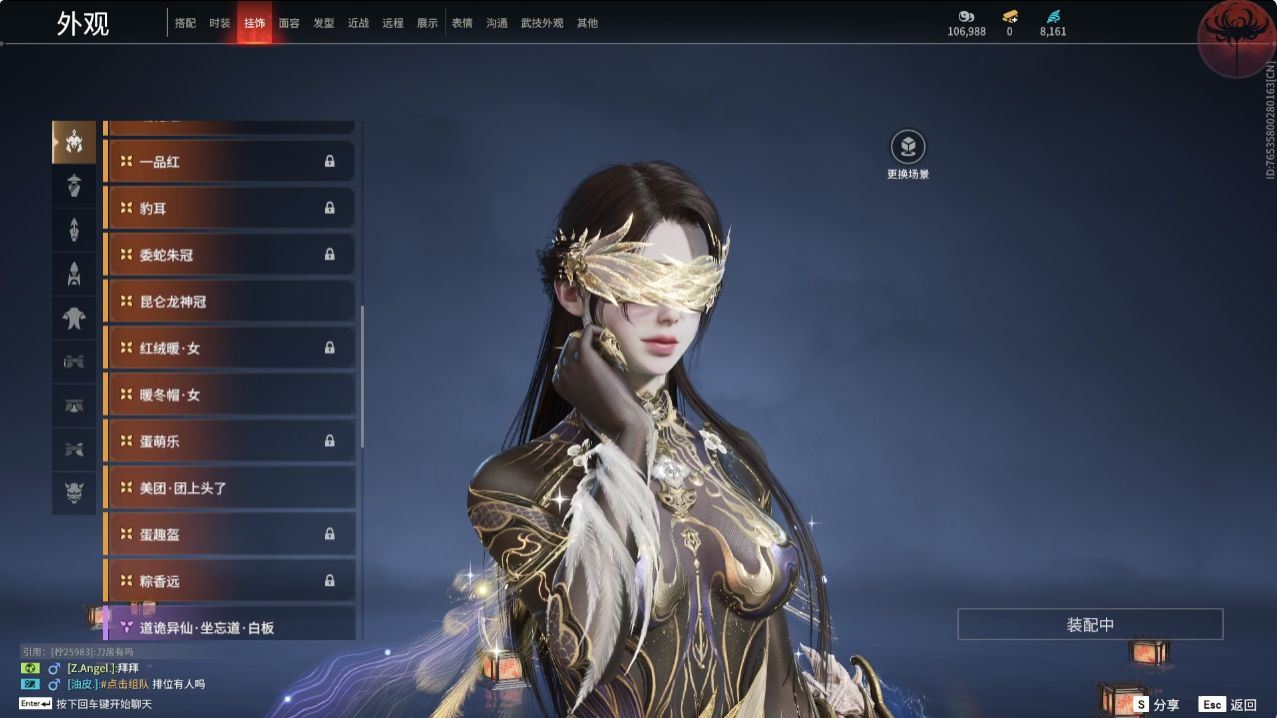This screenshot has height=718, width=1277.
Task: Select the 道诡异仙·坐忘道·白板 entry
Action: (230, 627)
